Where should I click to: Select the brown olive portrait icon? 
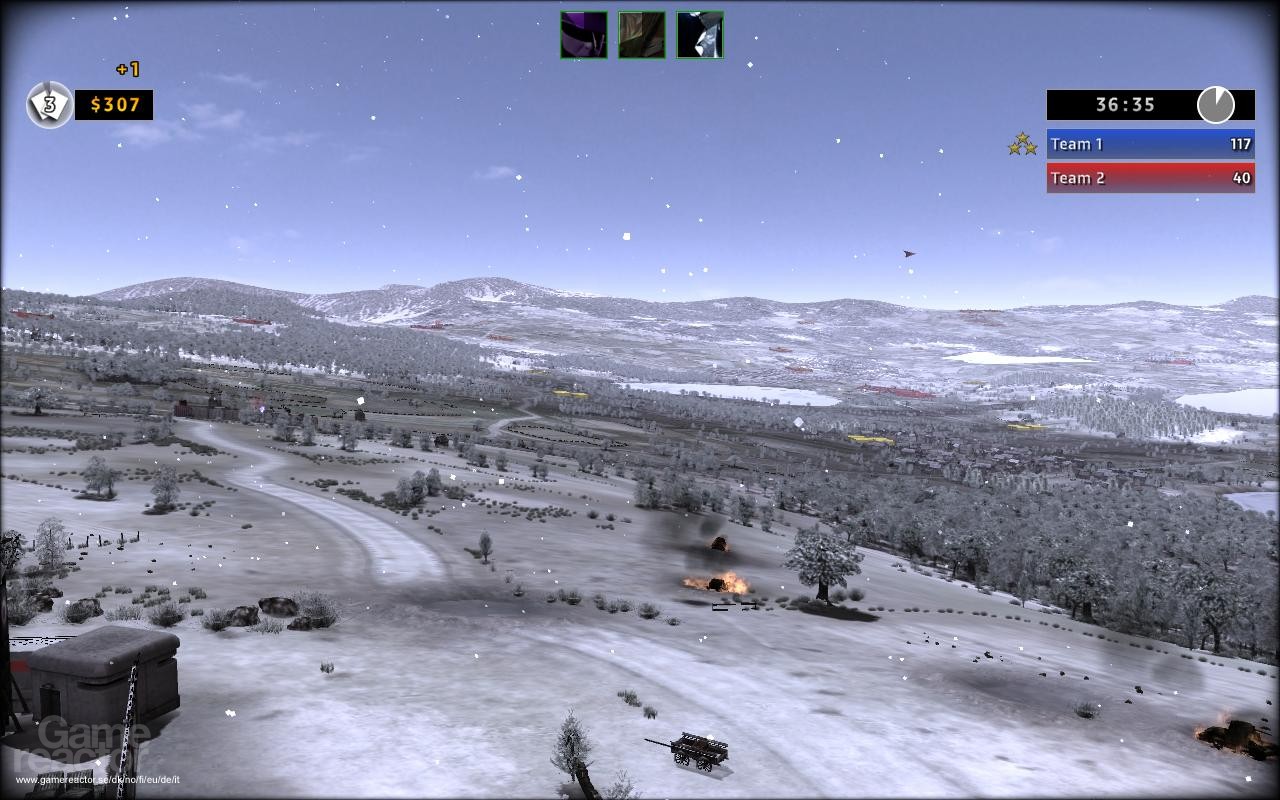641,35
